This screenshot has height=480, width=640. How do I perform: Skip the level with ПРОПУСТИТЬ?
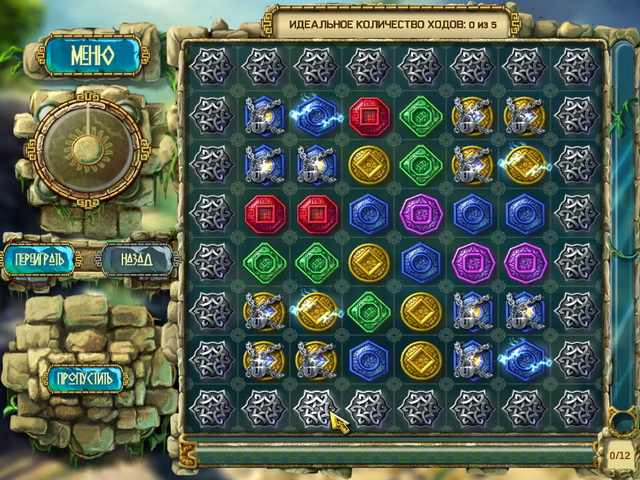tap(87, 377)
